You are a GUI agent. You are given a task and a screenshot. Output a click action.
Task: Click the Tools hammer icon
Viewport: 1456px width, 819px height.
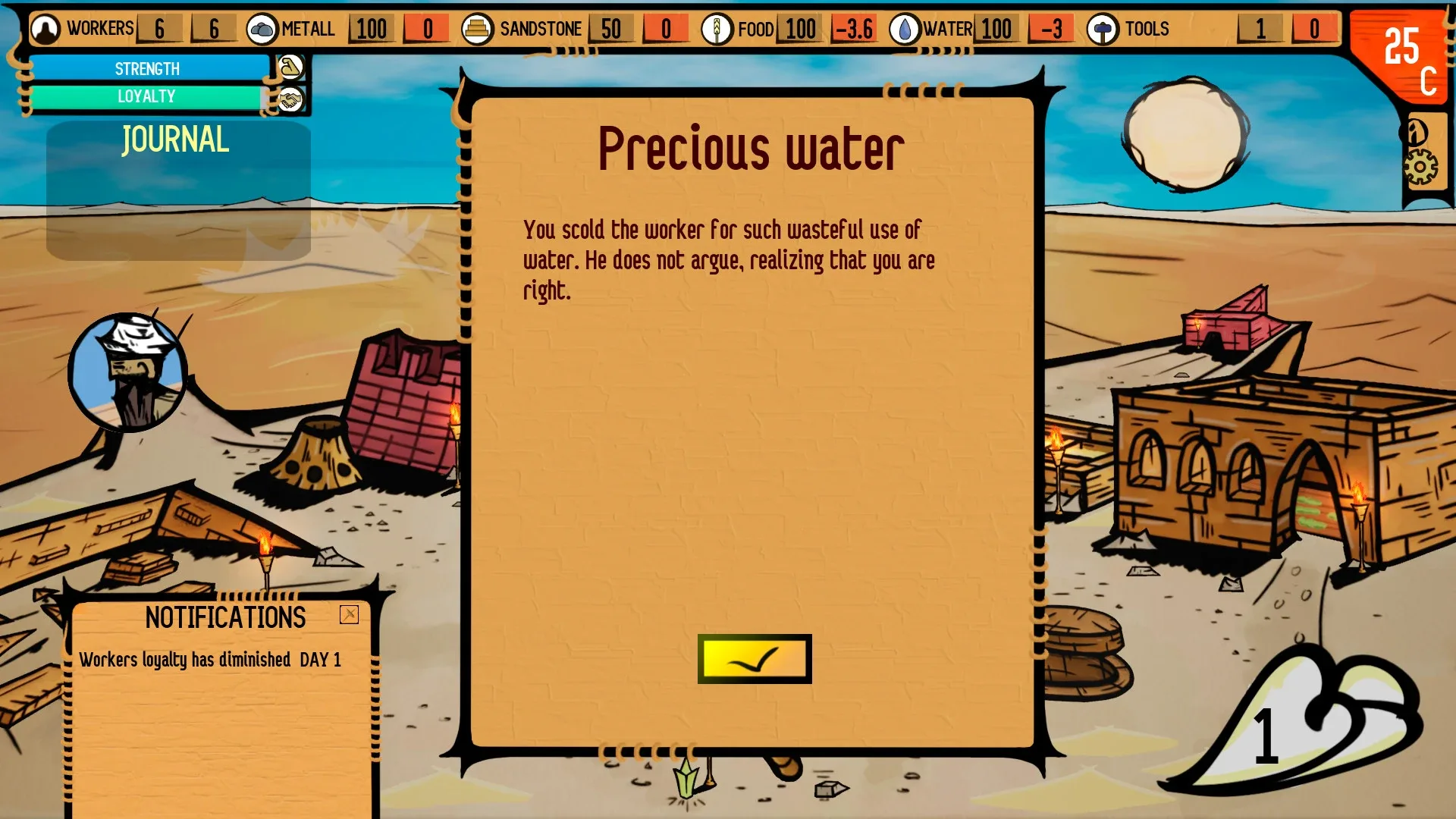(1102, 28)
